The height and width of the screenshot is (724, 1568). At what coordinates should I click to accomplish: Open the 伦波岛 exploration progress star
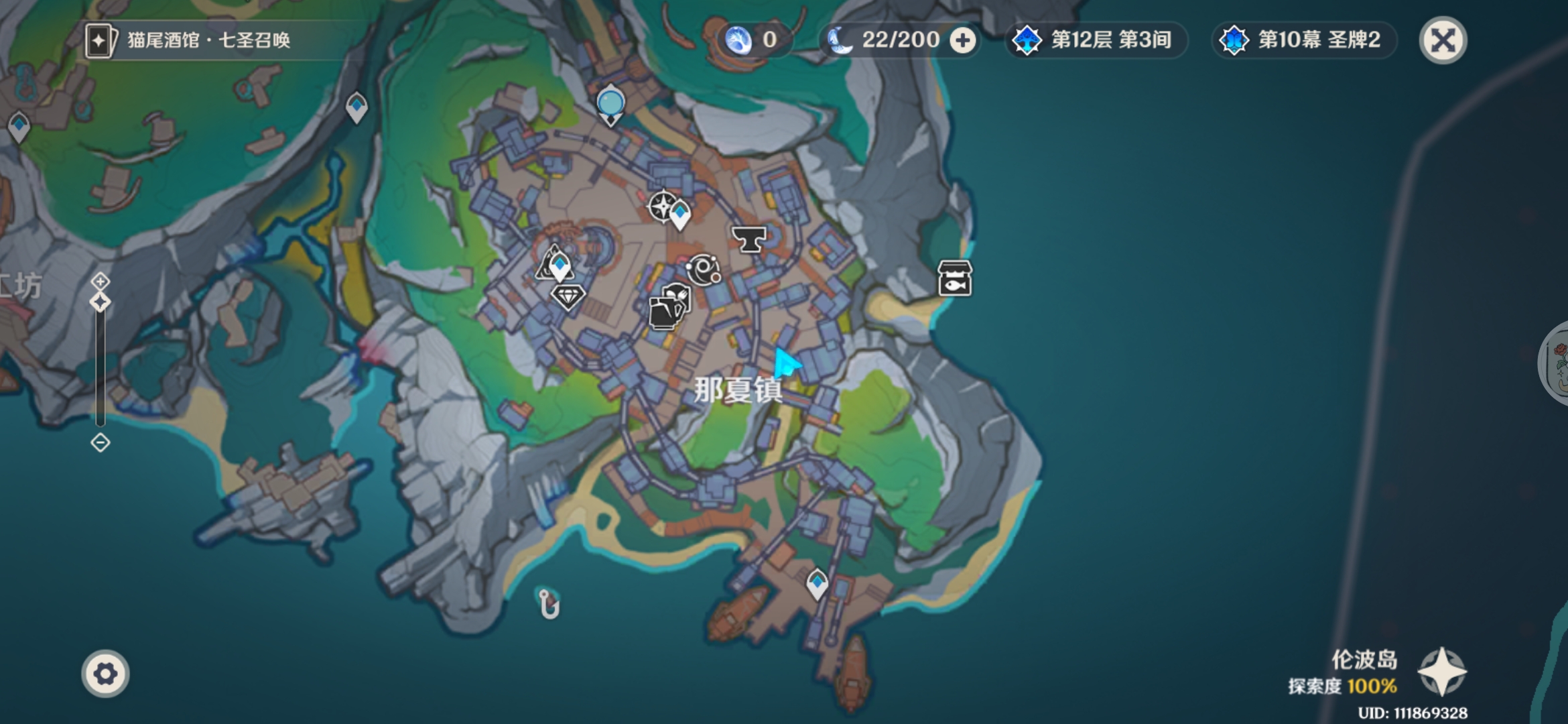[x=1442, y=671]
